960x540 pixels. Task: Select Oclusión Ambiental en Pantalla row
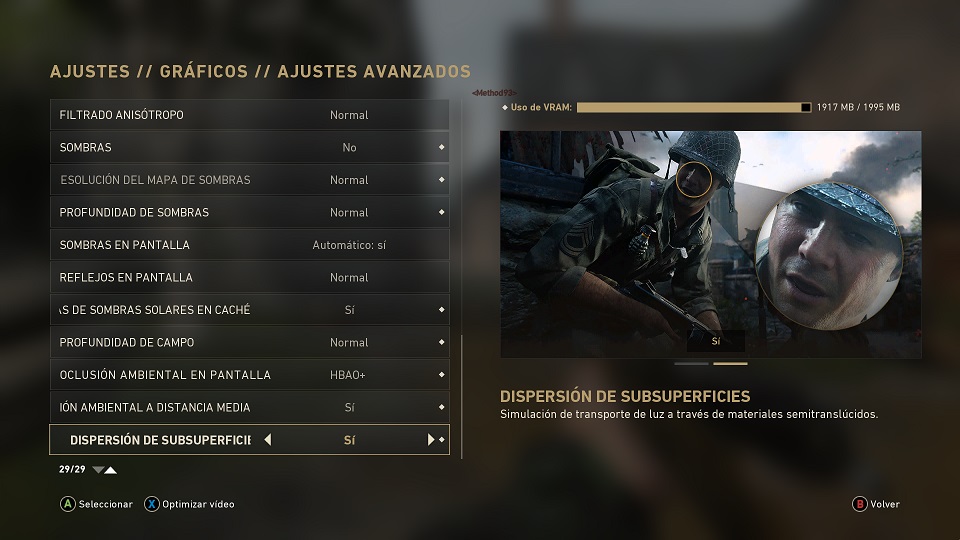coord(249,375)
